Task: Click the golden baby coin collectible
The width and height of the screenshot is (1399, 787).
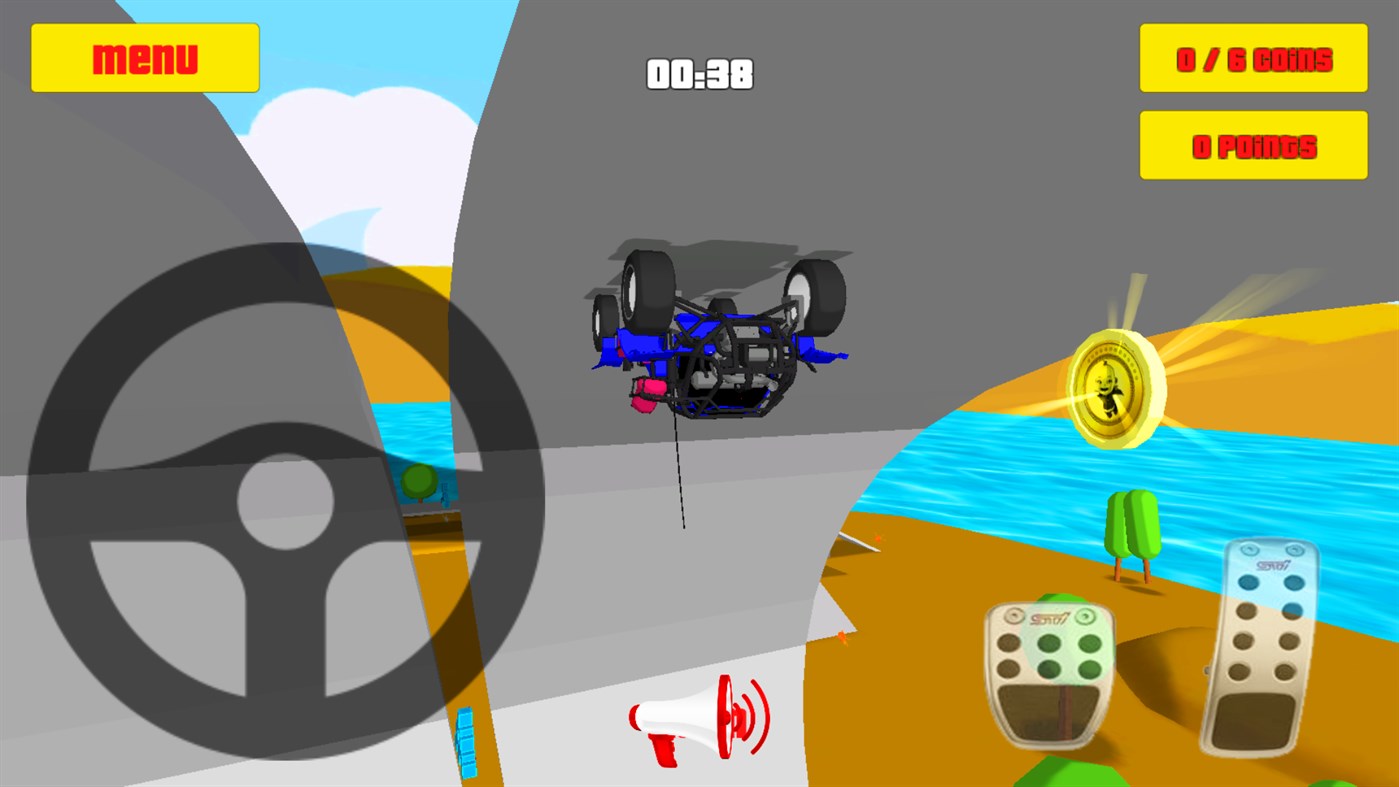Action: tap(1115, 390)
